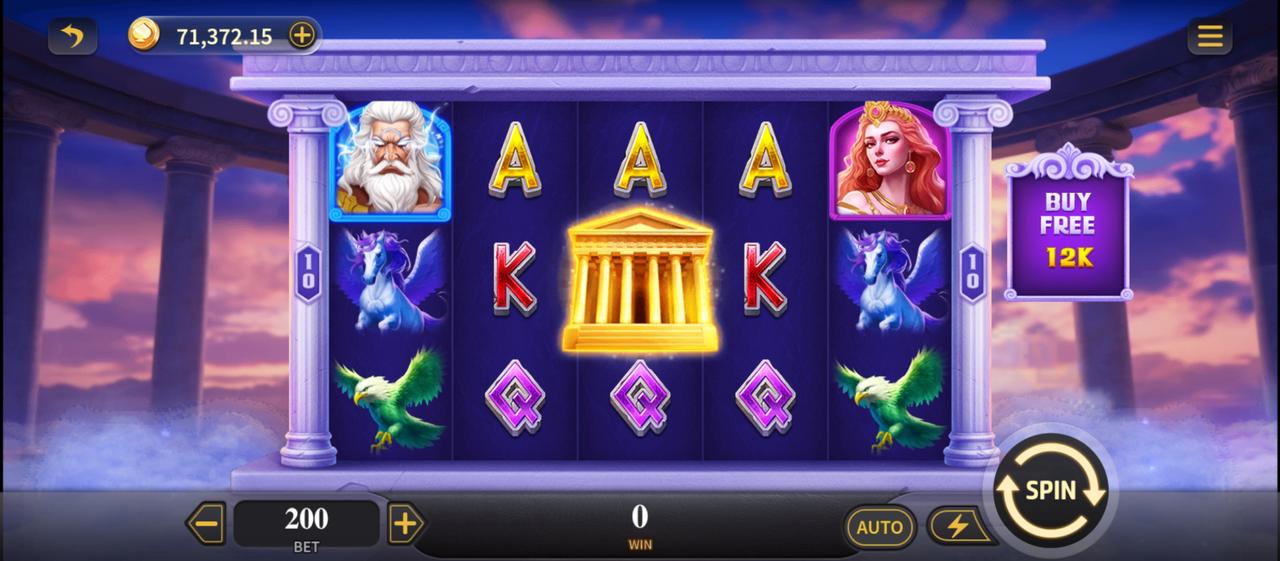Add coins with the balance plus icon
The width and height of the screenshot is (1280, 561).
pos(301,36)
